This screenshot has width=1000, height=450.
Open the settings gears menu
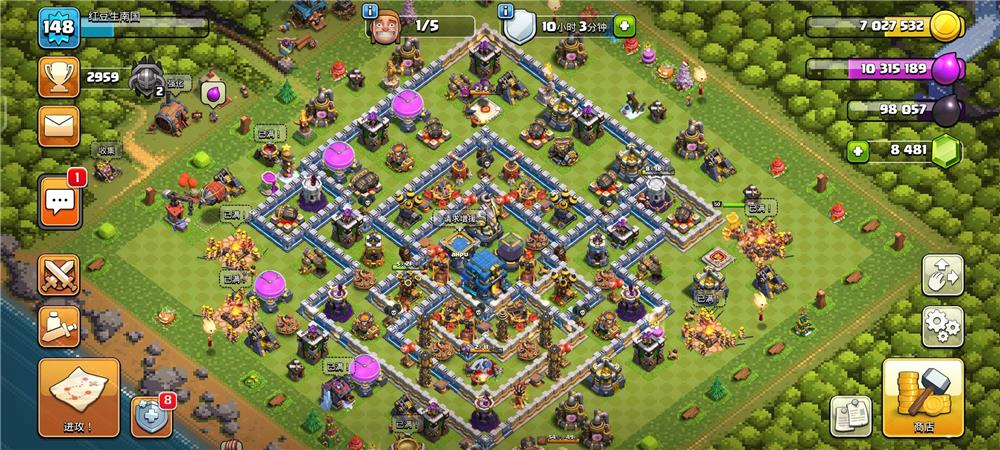[x=942, y=325]
